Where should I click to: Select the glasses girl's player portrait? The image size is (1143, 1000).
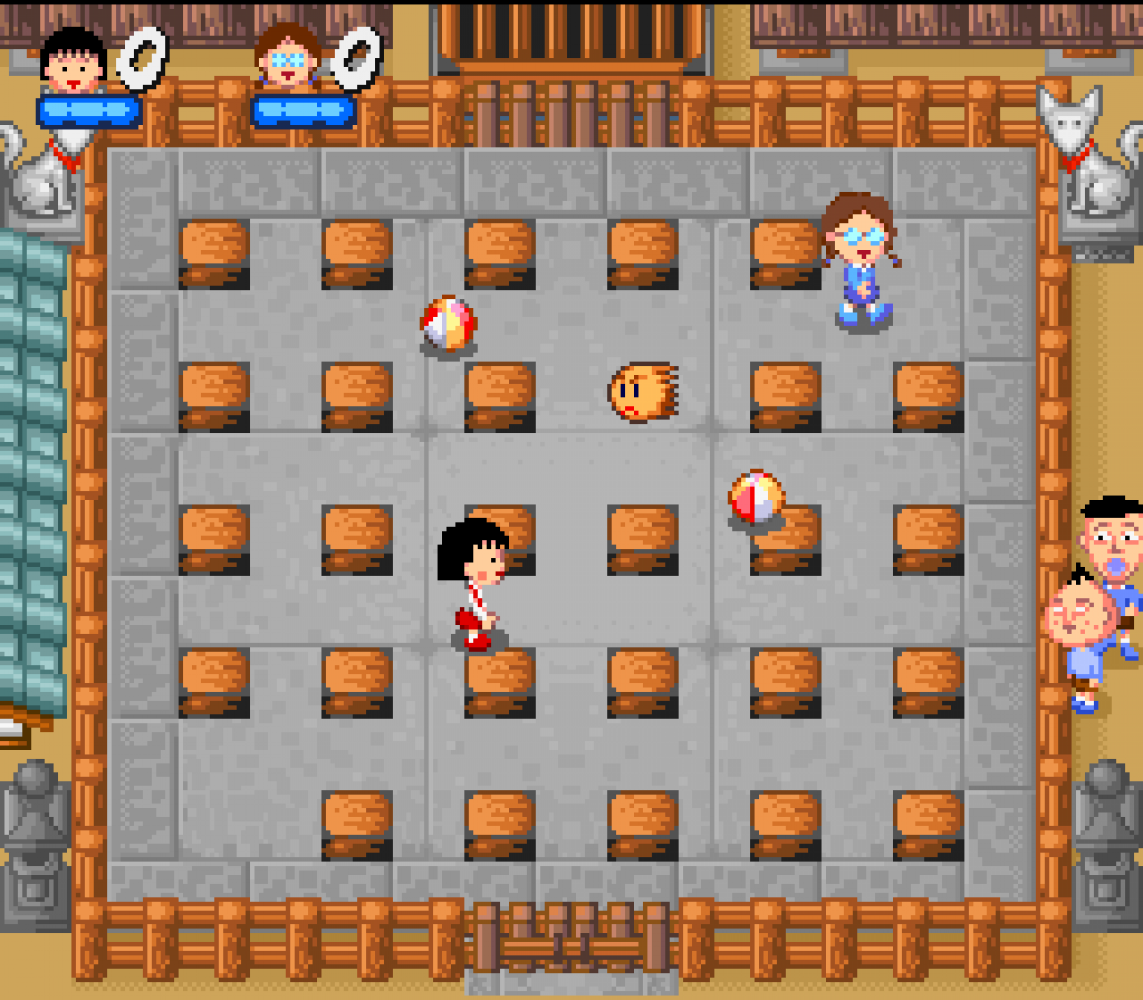[x=289, y=59]
